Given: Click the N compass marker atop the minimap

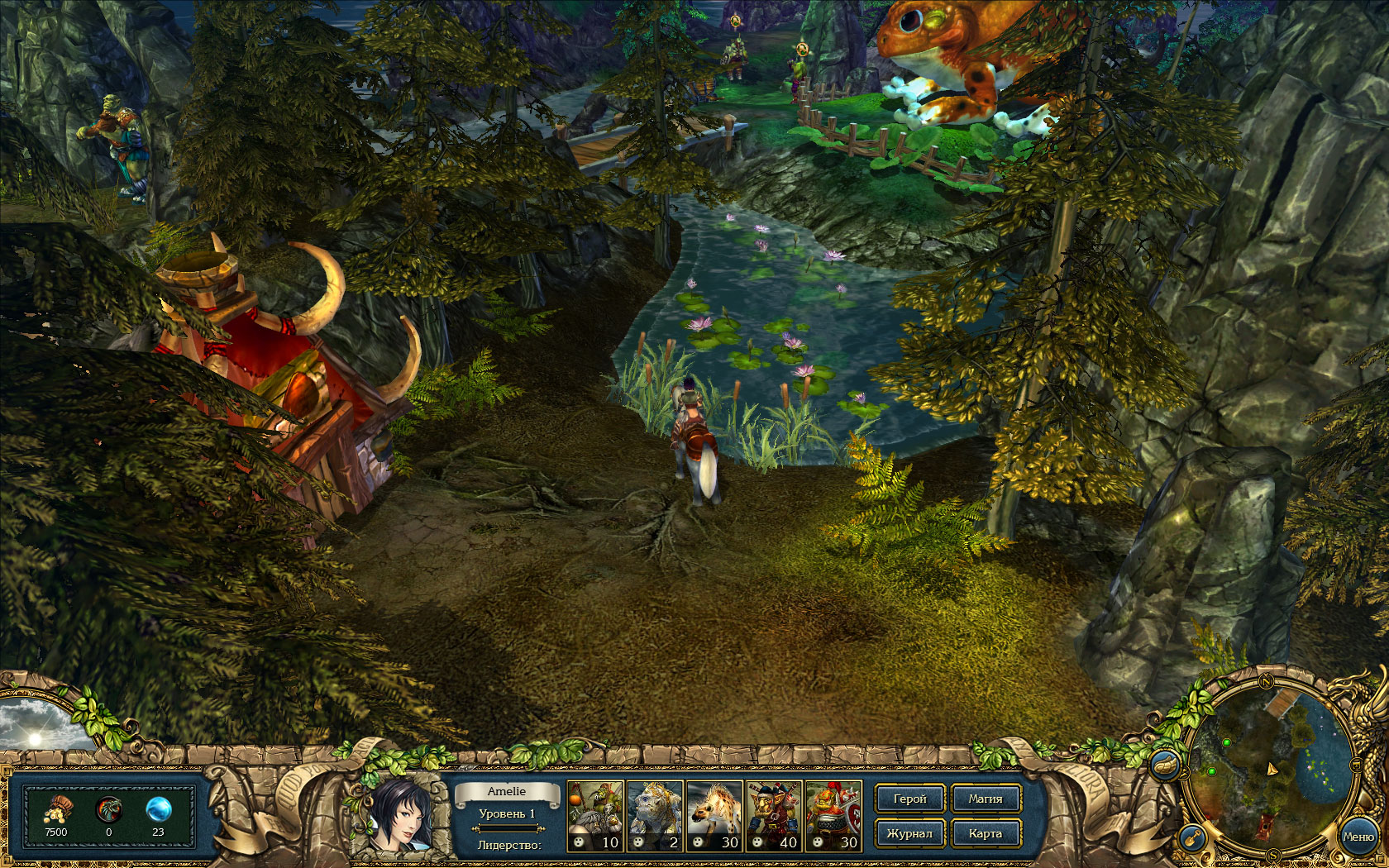Looking at the screenshot, I should pyautogui.click(x=1266, y=682).
